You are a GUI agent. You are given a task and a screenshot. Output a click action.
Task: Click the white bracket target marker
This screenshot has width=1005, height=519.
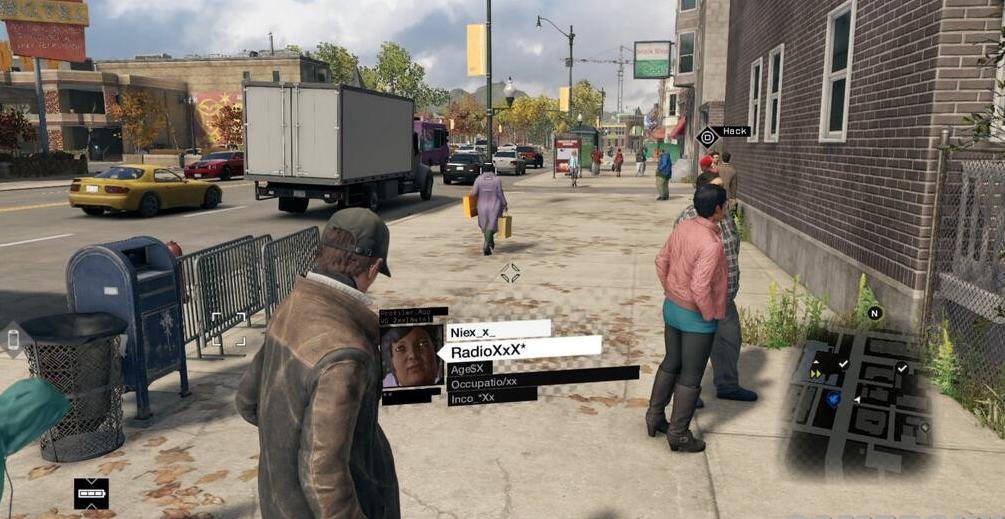(x=228, y=328)
